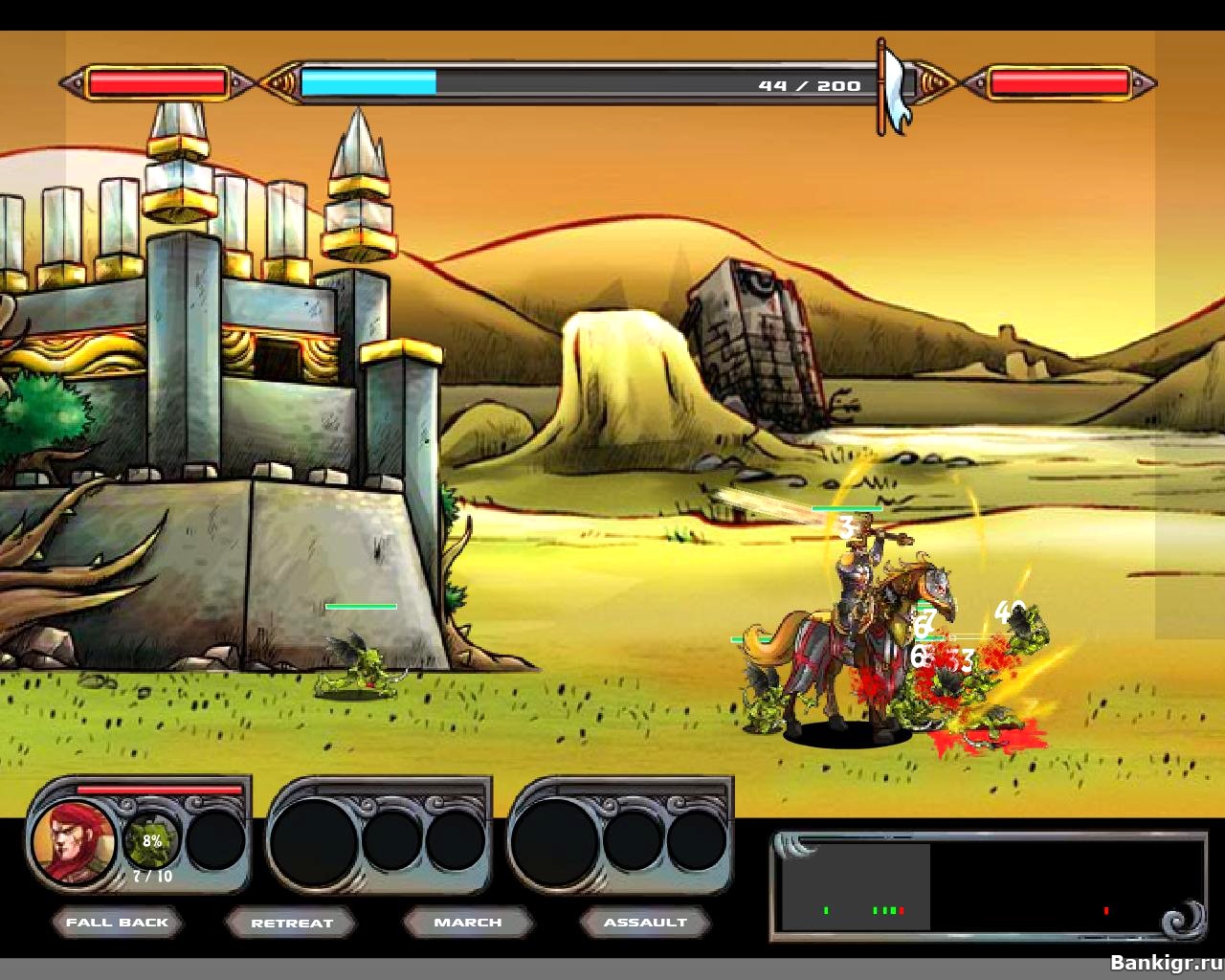1225x980 pixels.
Task: Order troops to Retreat
Action: [291, 924]
